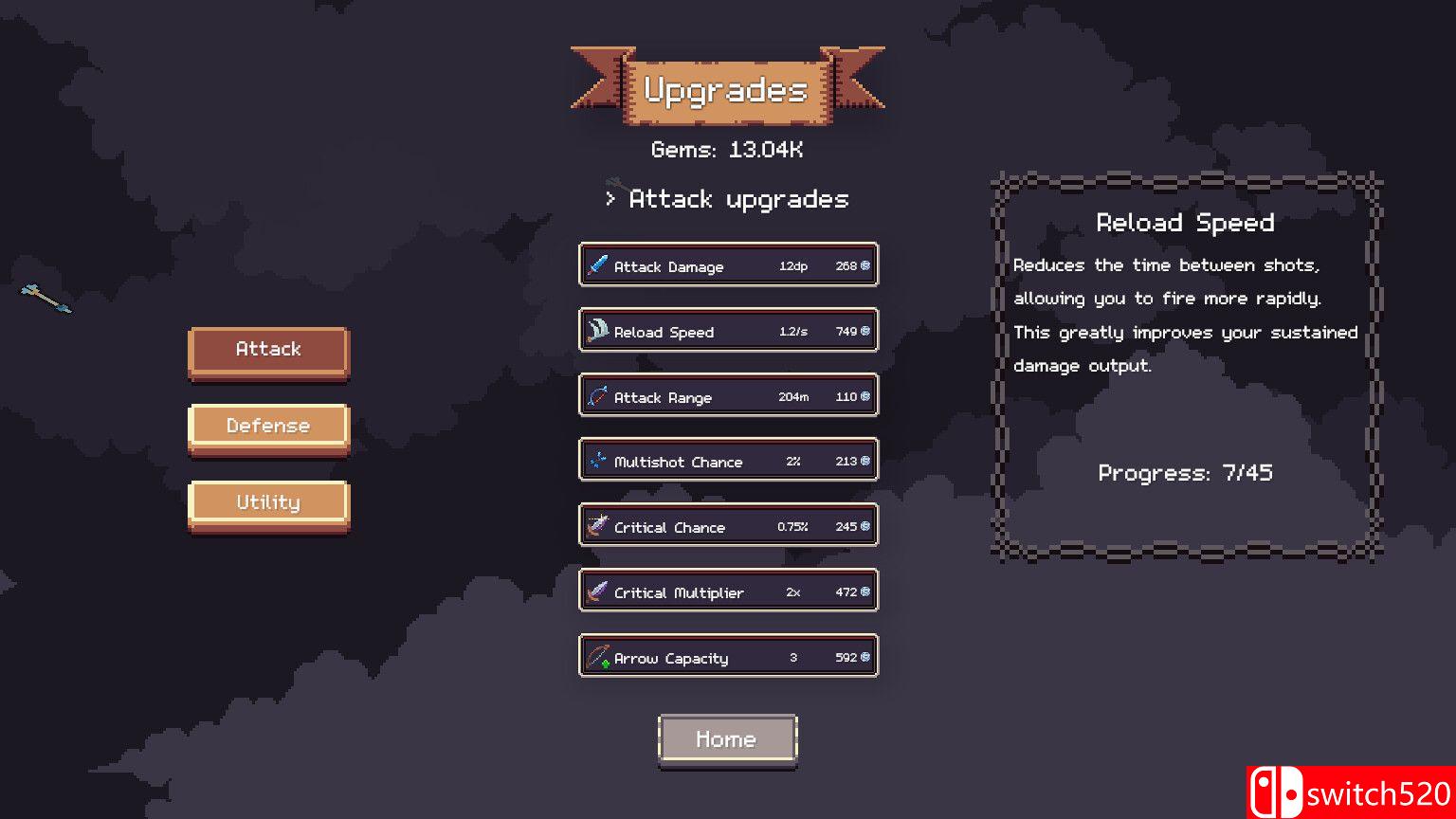The width and height of the screenshot is (1456, 819).
Task: Switch to the Defense category
Action: click(268, 426)
